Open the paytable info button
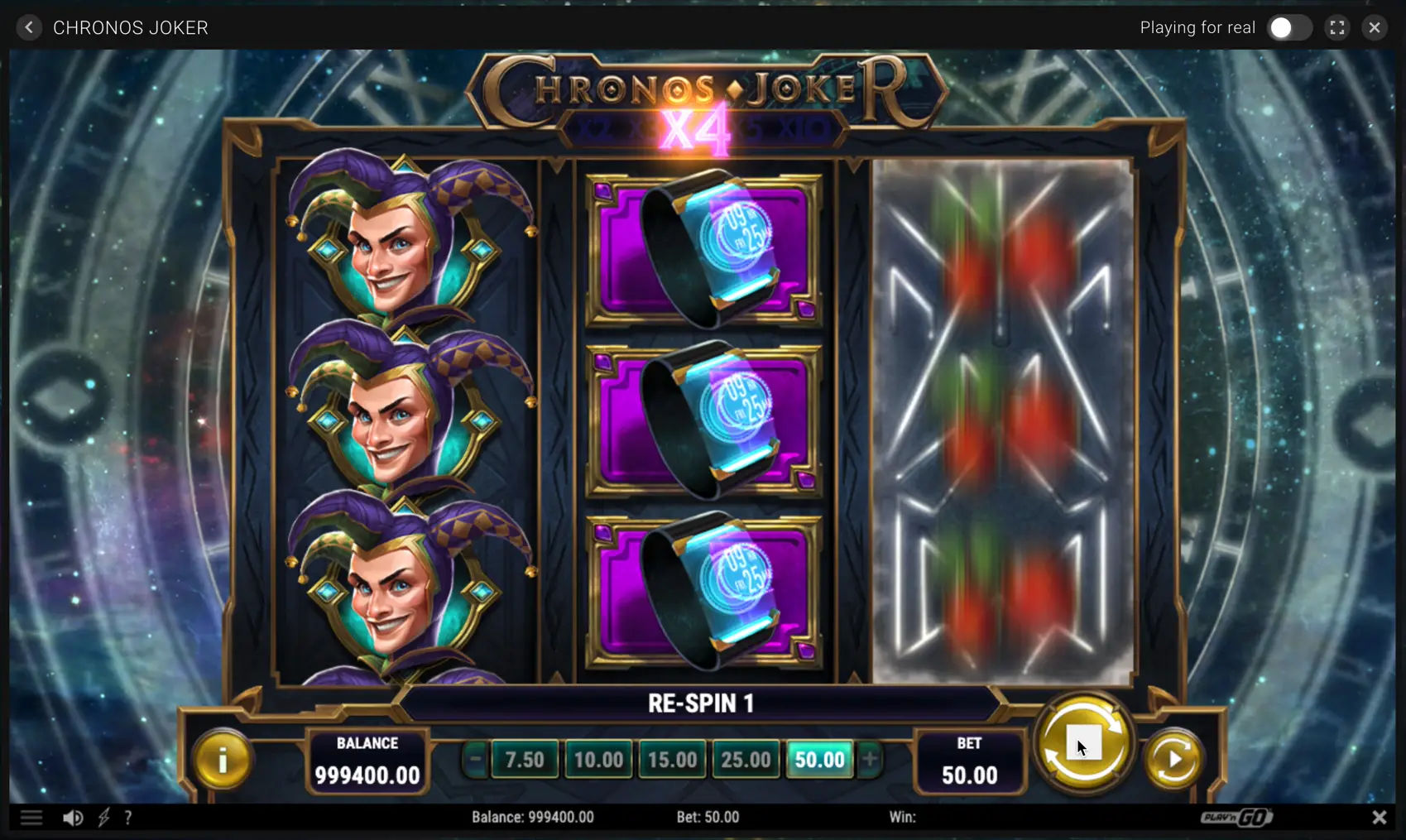 [222, 759]
